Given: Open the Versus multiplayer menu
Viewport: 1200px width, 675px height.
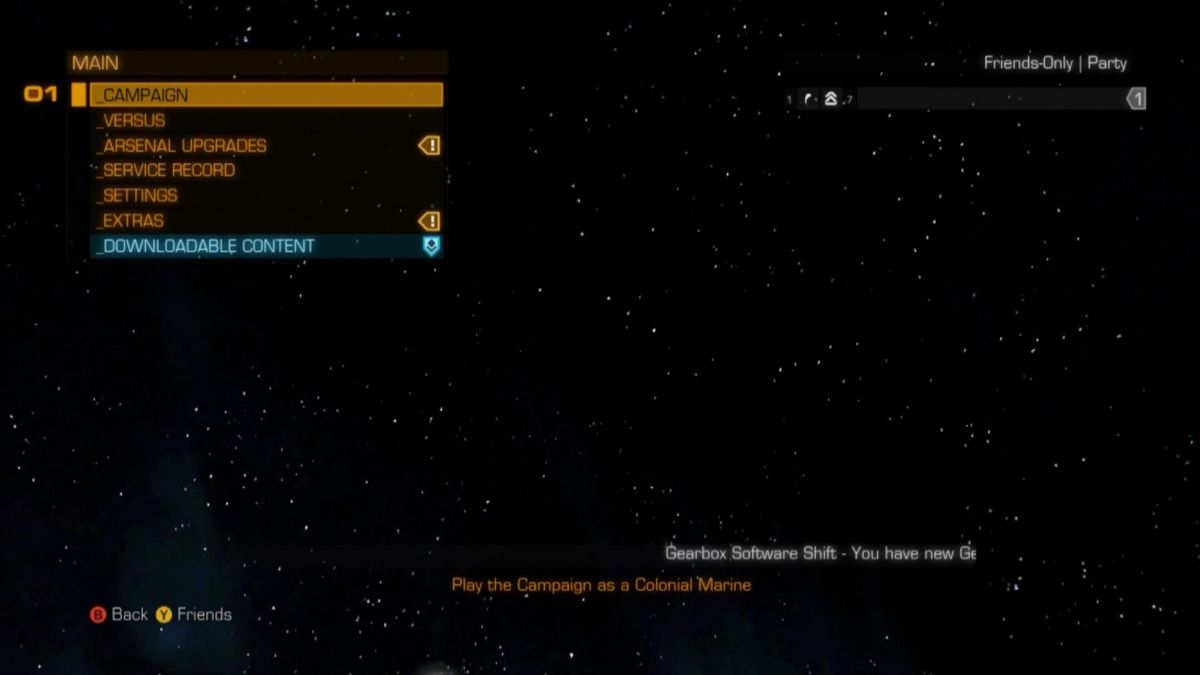Looking at the screenshot, I should 266,120.
